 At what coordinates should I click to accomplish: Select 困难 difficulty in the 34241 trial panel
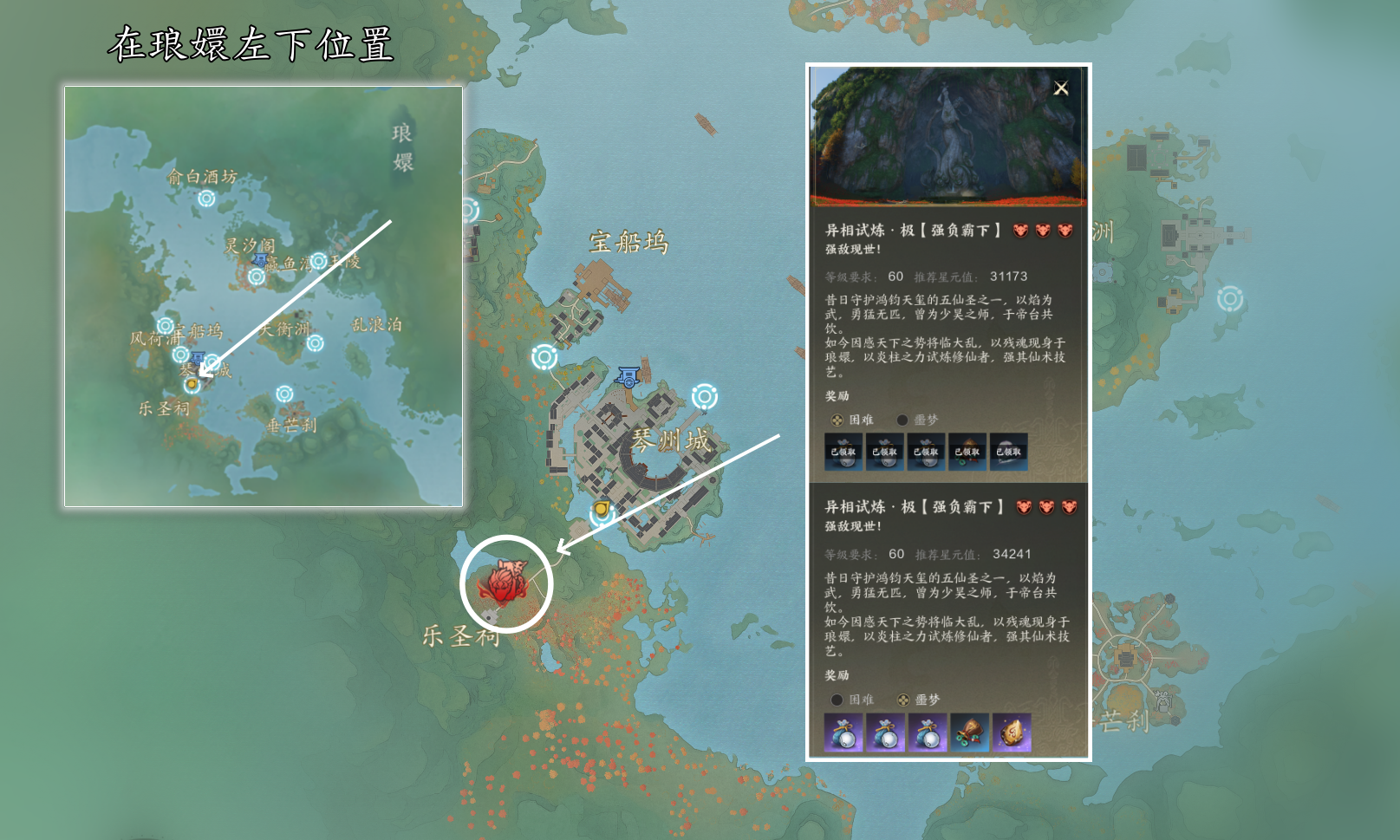(837, 700)
